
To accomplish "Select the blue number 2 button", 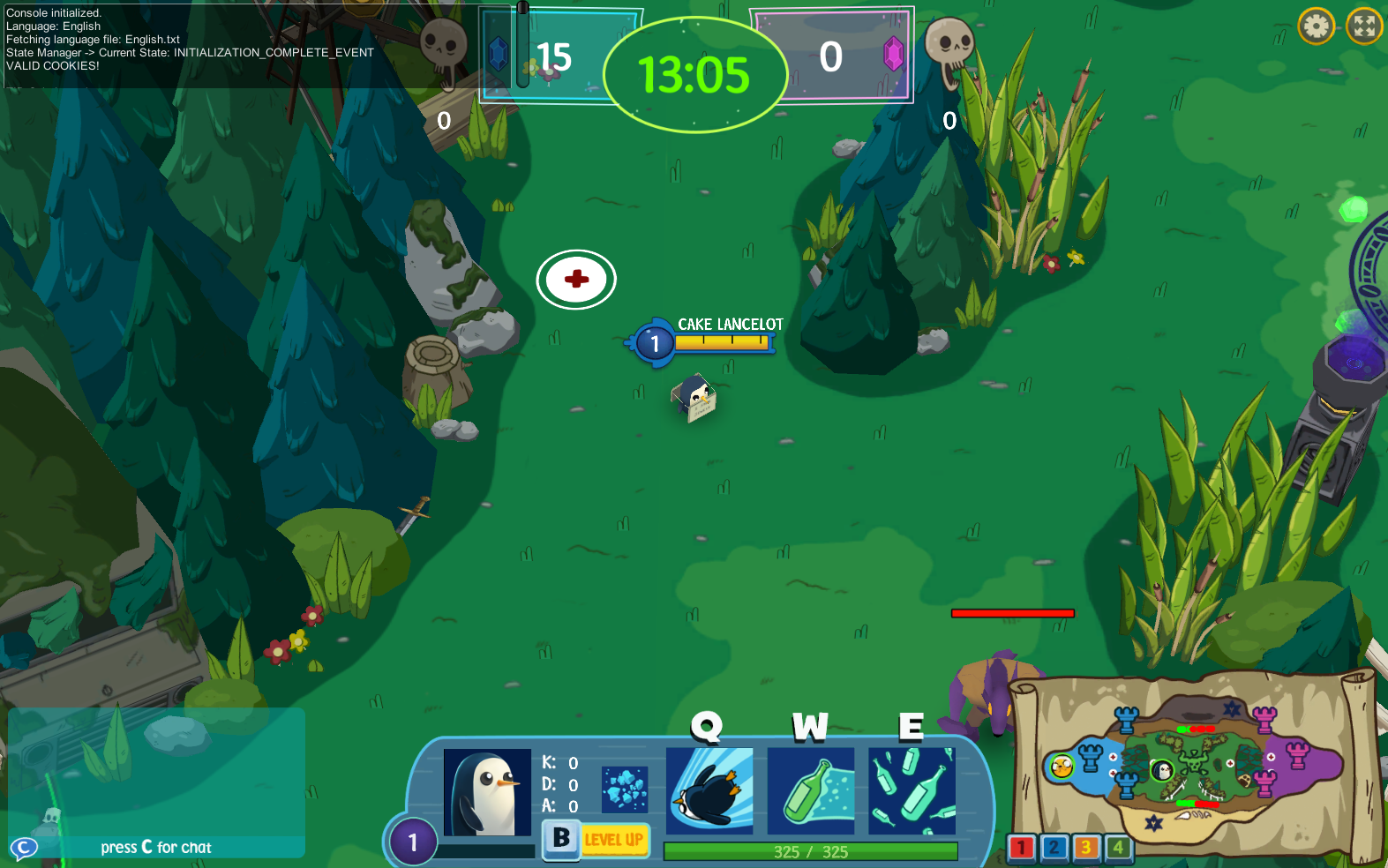I will point(1054,848).
